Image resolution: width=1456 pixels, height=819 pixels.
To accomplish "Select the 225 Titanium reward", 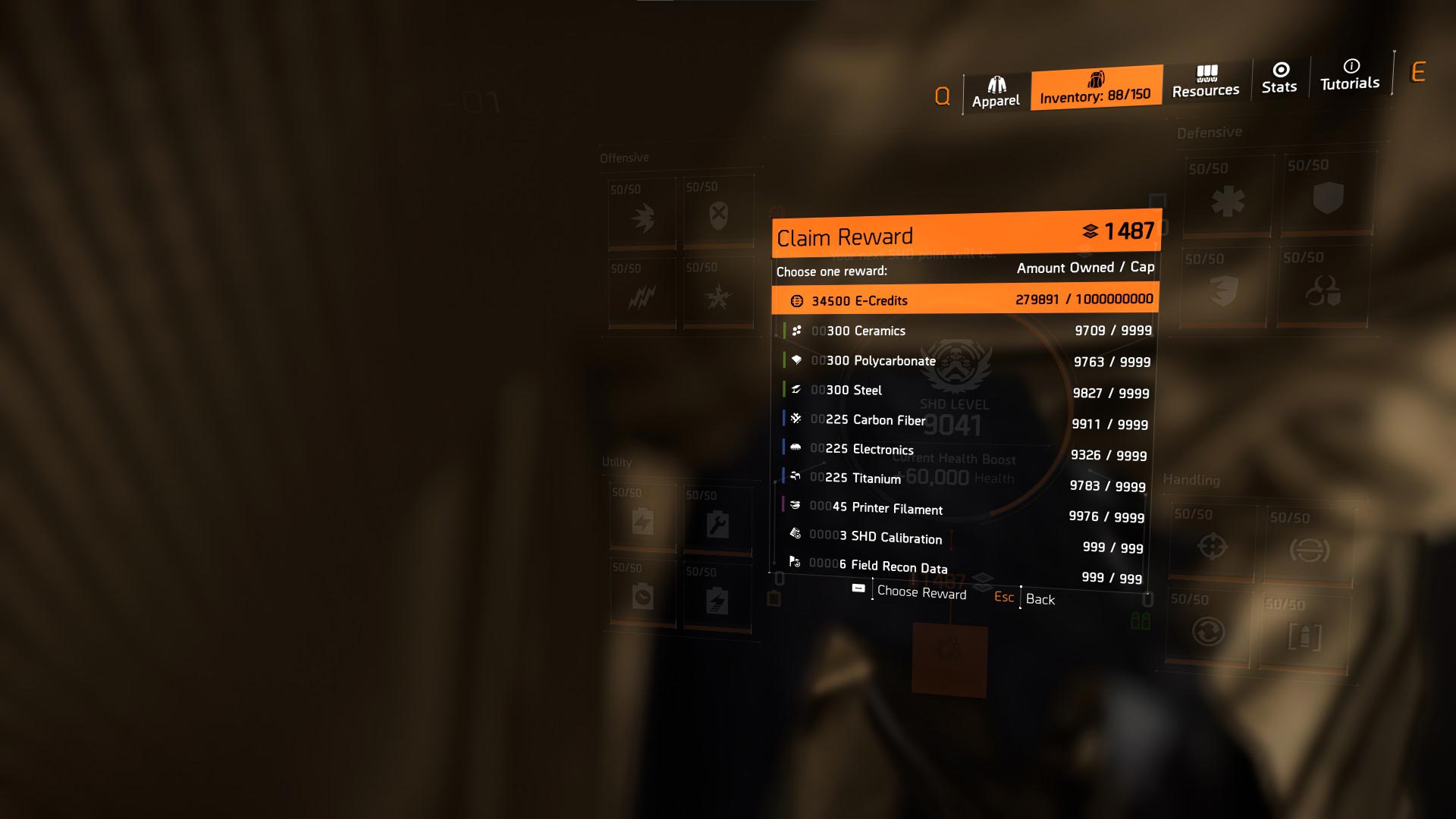I will pos(962,482).
